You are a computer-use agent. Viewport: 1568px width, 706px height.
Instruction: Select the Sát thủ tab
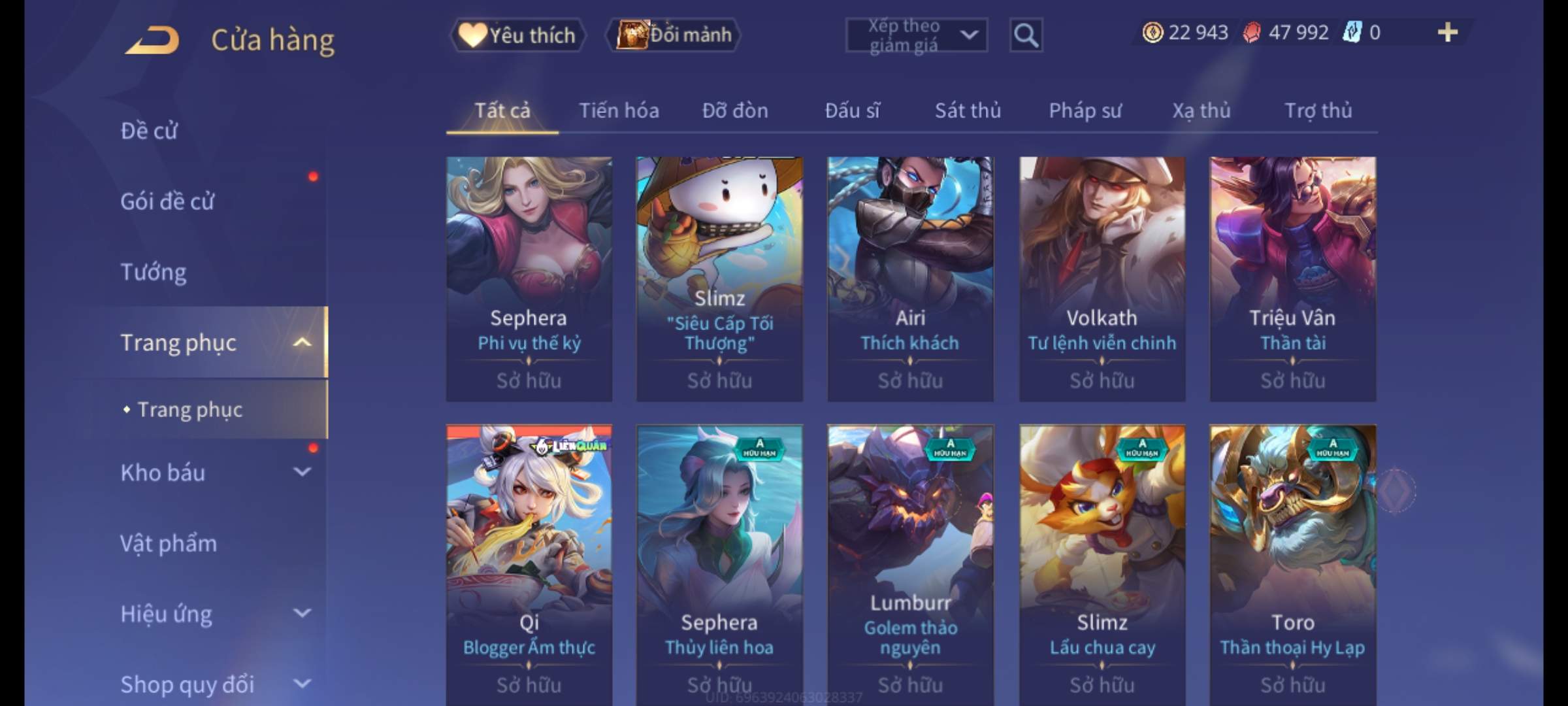pyautogui.click(x=968, y=110)
